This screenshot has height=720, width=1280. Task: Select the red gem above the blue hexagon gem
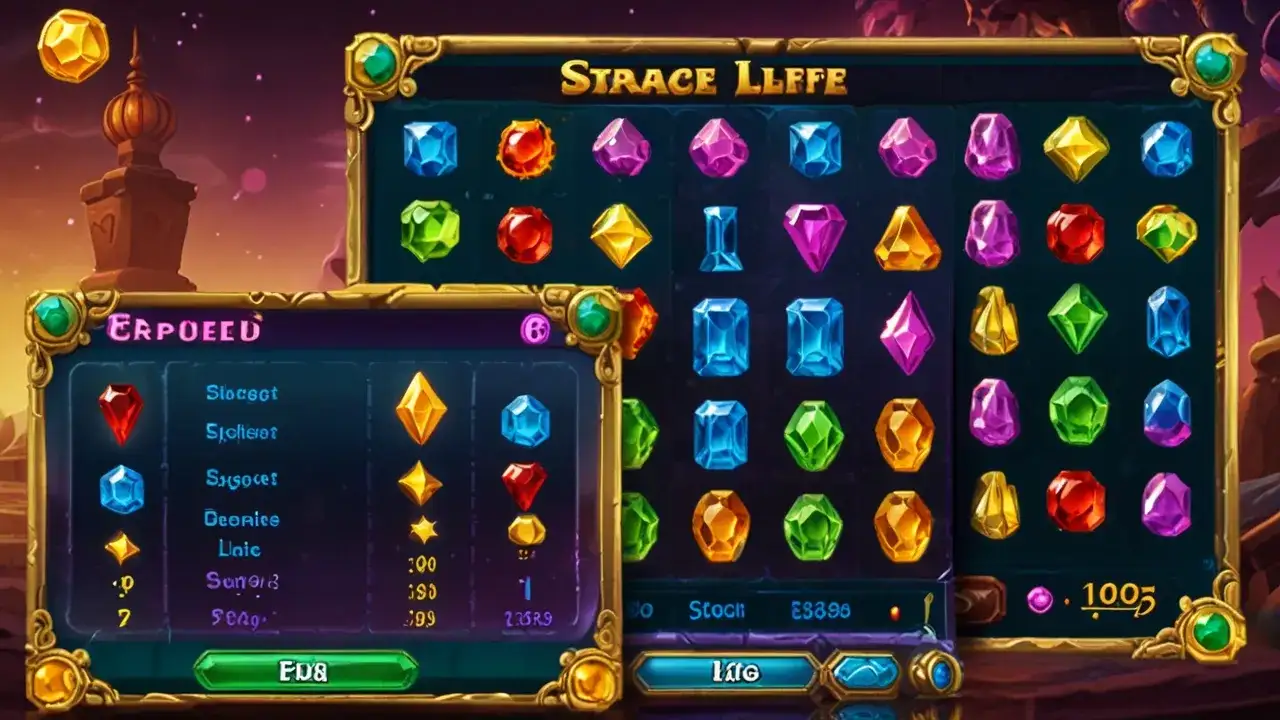[x=120, y=413]
